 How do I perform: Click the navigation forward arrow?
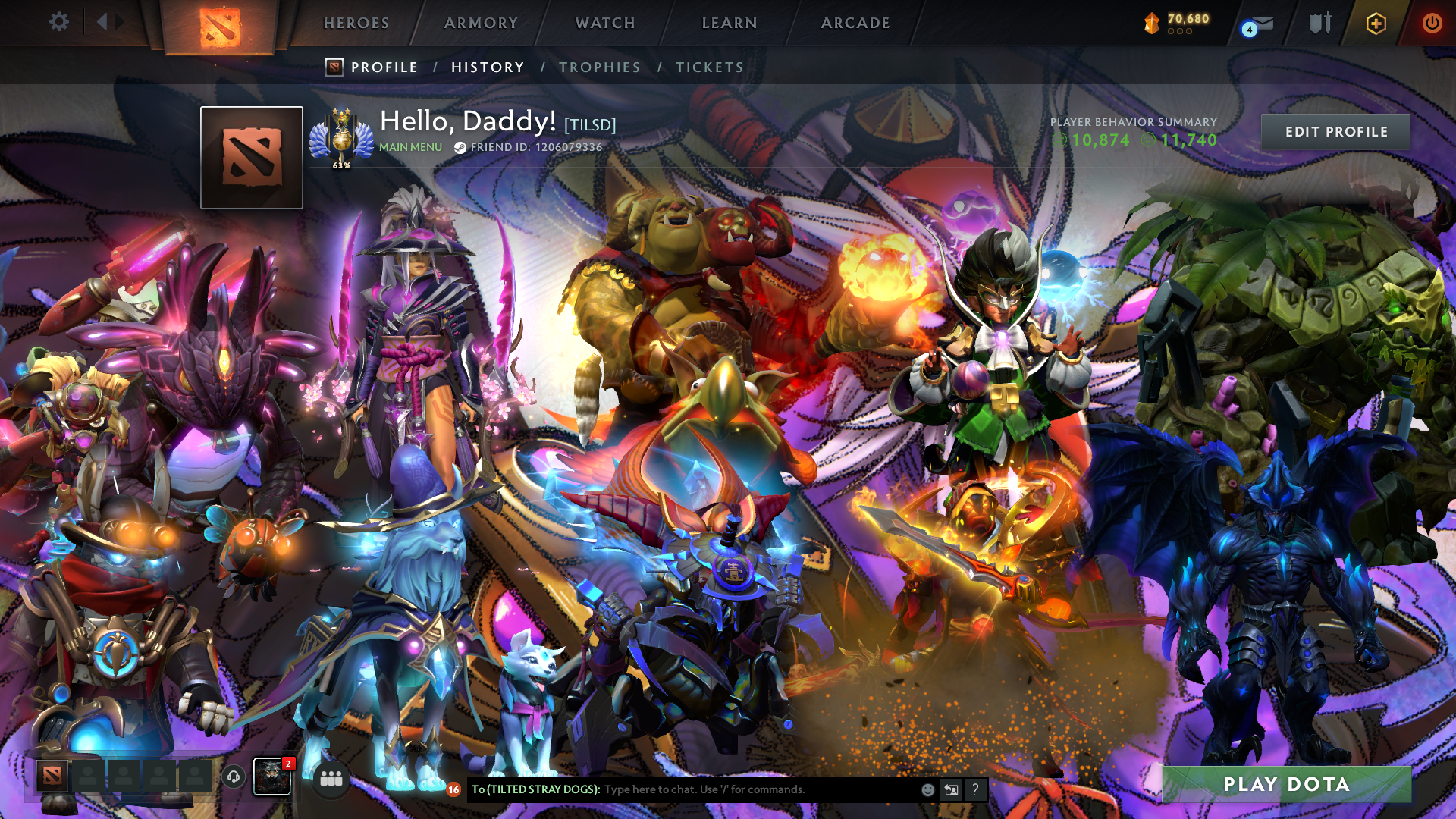[118, 22]
